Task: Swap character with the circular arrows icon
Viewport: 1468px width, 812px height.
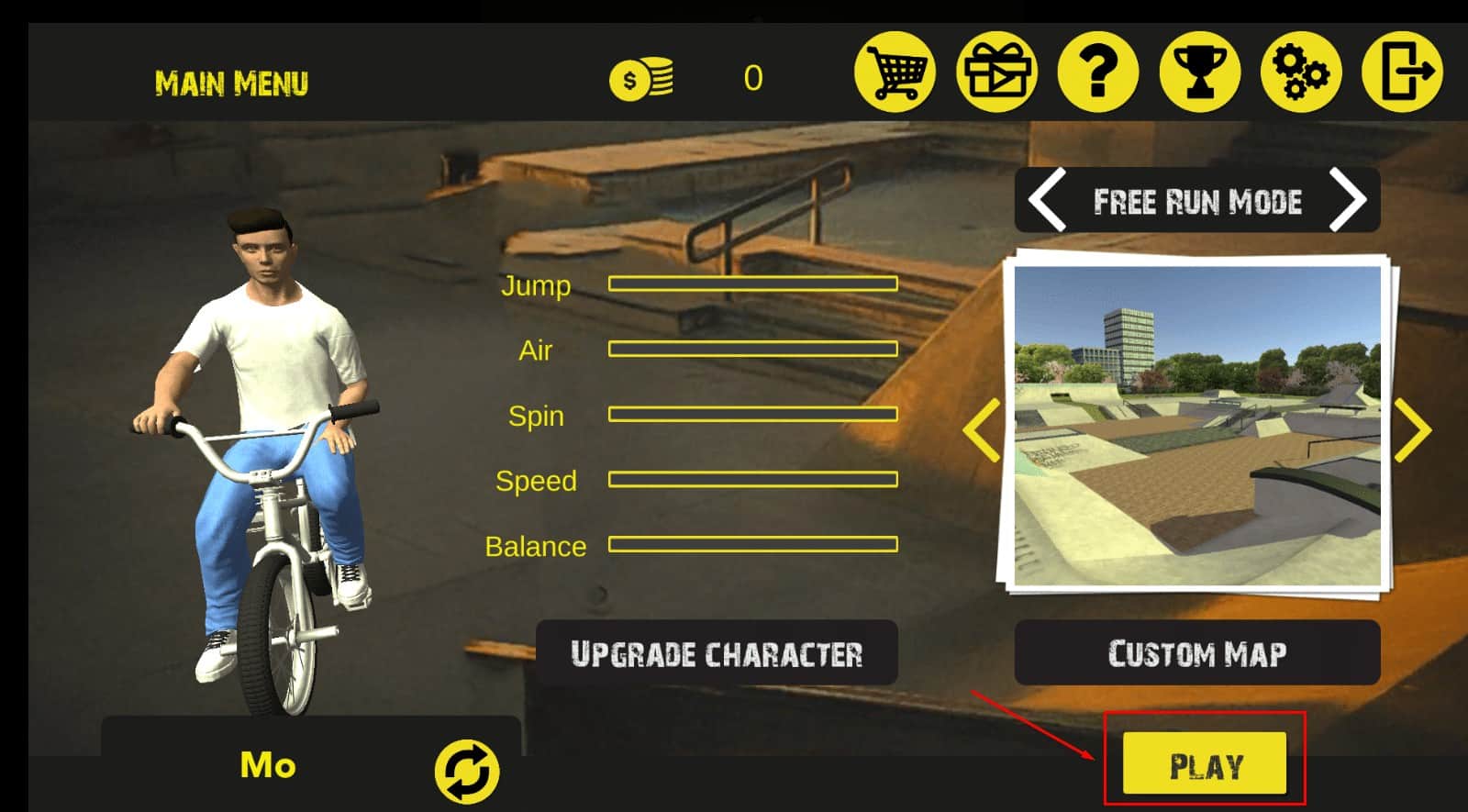Action: click(x=467, y=771)
